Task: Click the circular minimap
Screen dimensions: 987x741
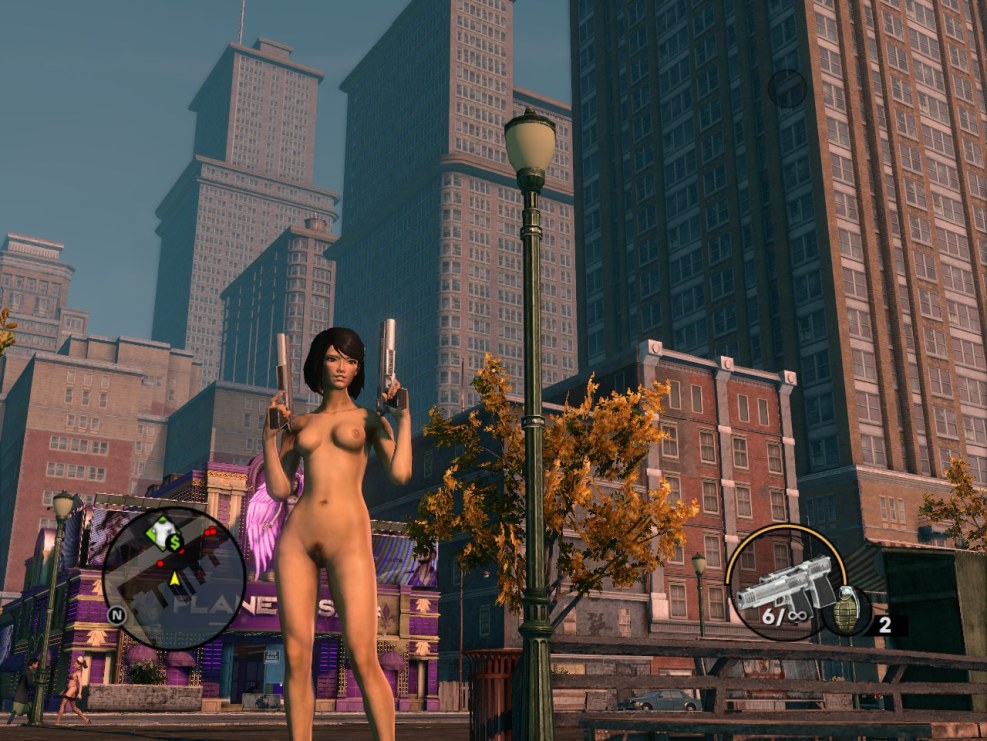Action: click(x=173, y=577)
